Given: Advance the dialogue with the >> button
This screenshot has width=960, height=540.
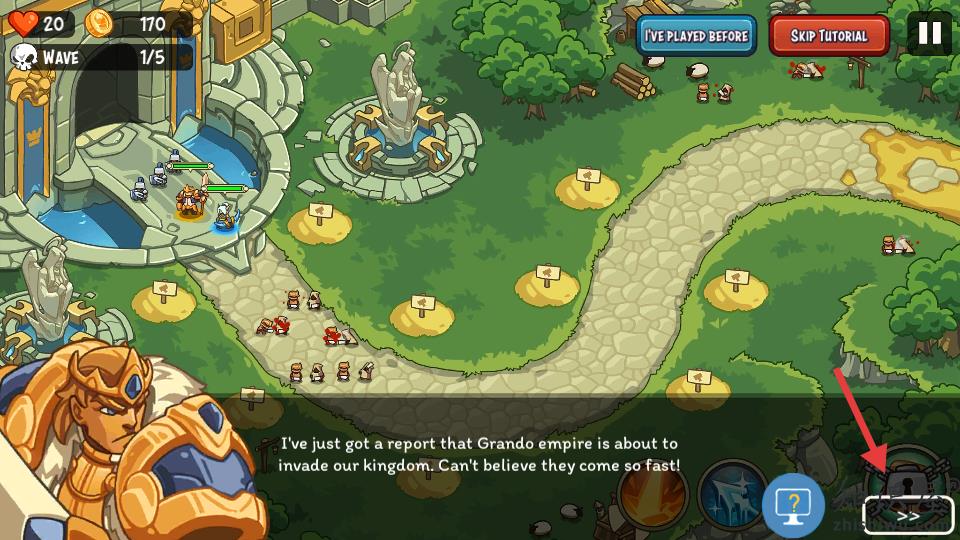Looking at the screenshot, I should [908, 516].
